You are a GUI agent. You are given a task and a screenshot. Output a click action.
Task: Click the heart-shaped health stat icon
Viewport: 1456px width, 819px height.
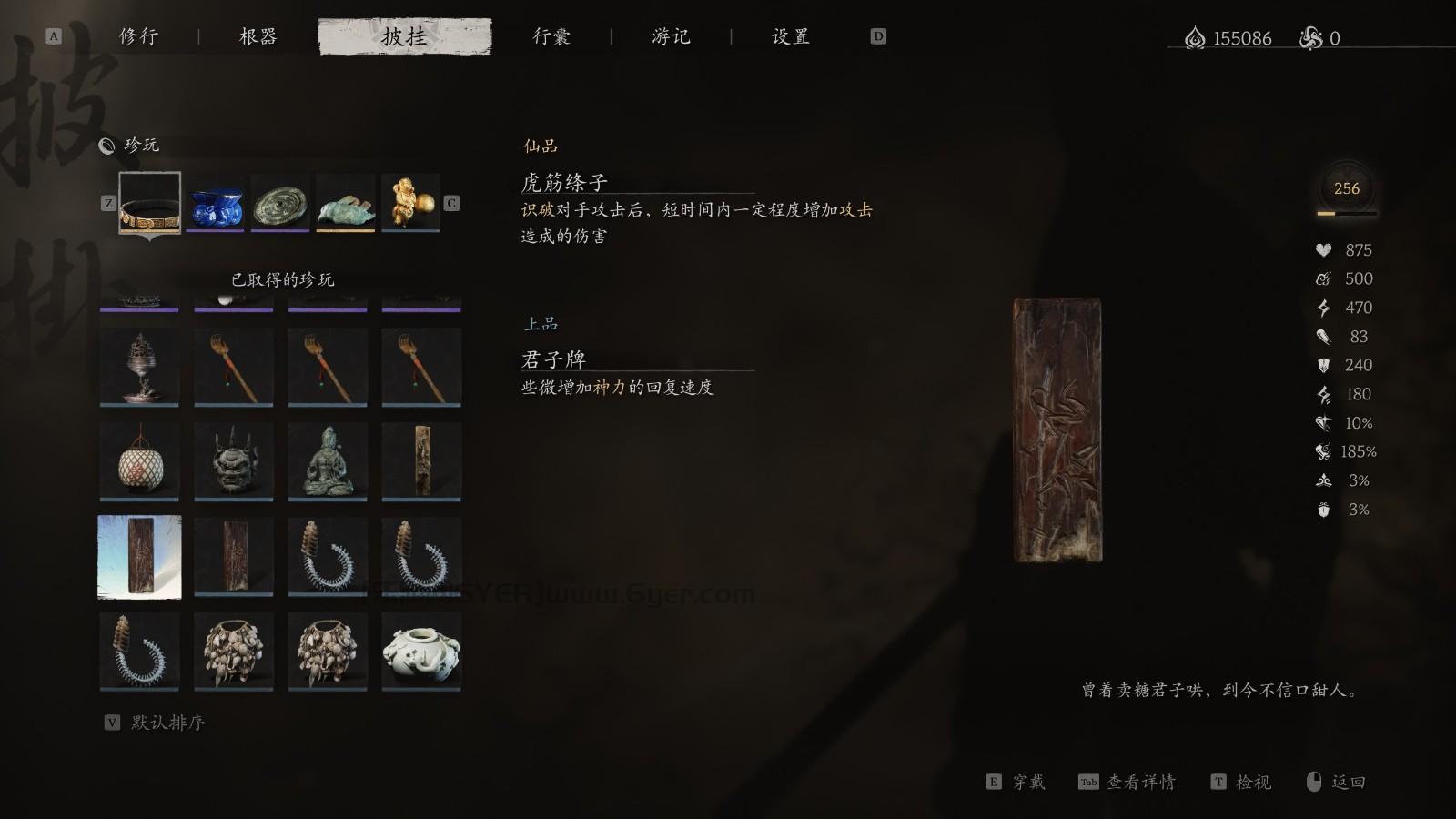[x=1322, y=250]
